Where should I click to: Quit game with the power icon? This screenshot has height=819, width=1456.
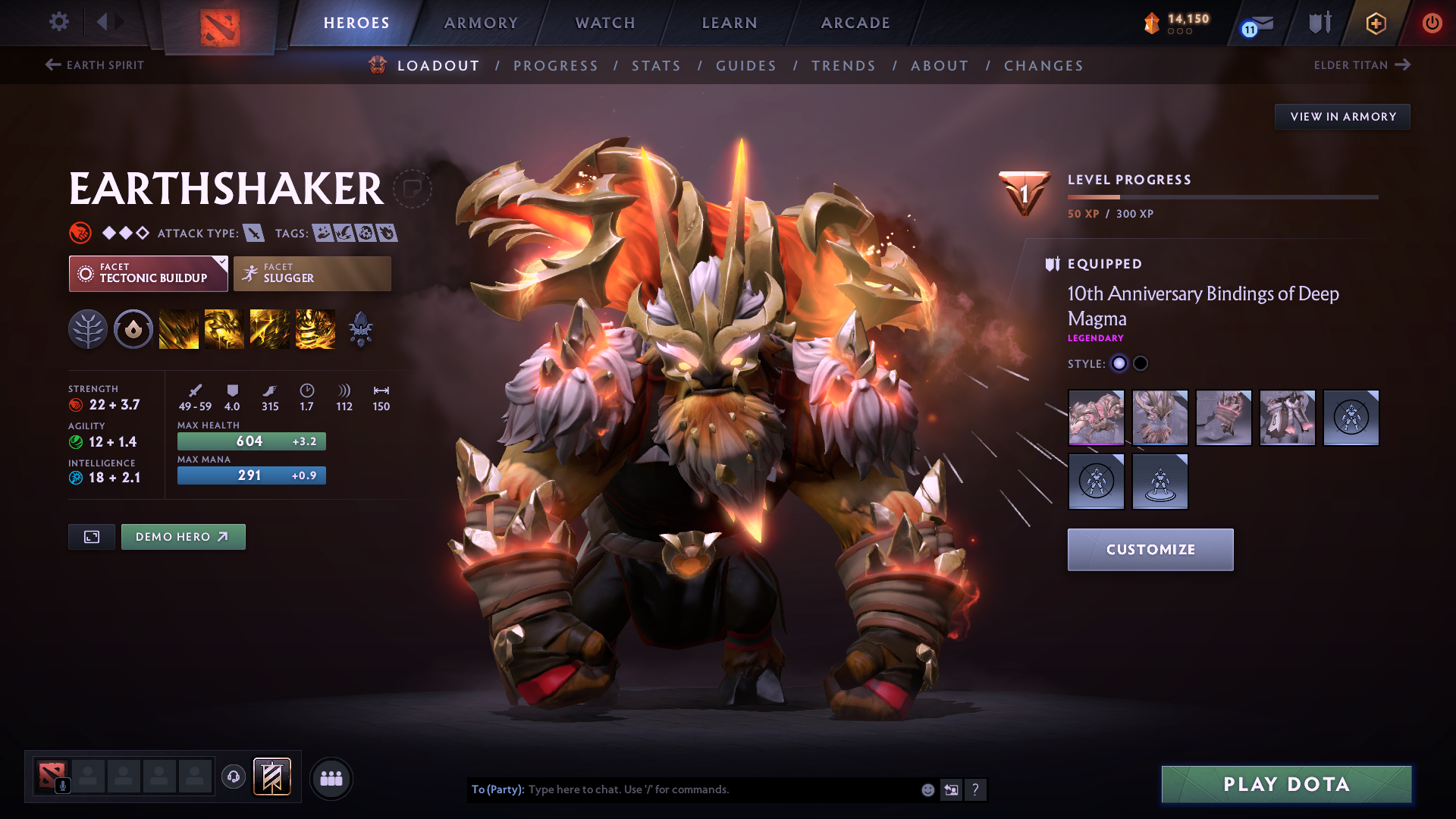tap(1432, 23)
